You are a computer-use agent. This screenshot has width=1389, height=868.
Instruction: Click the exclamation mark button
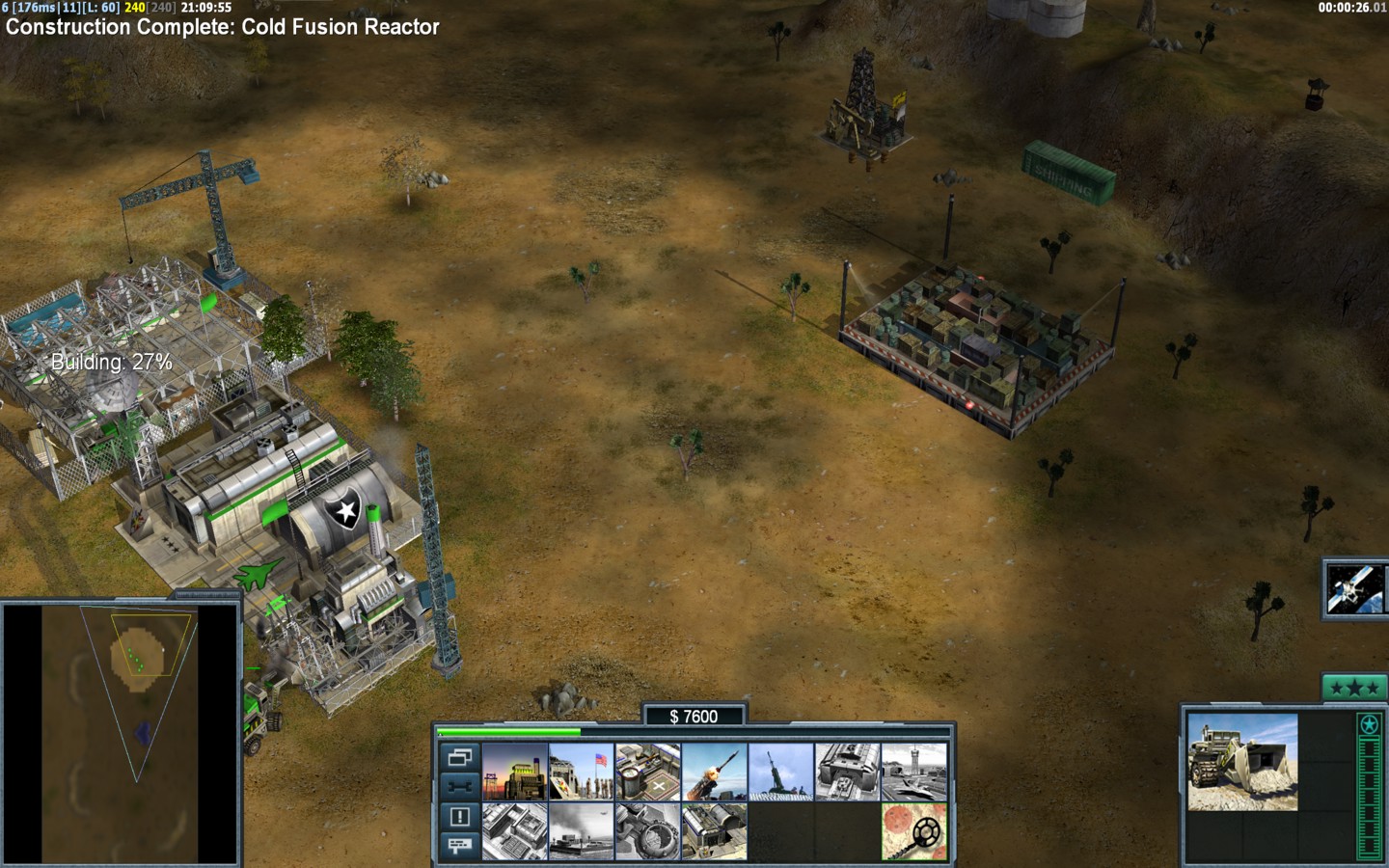coord(460,817)
